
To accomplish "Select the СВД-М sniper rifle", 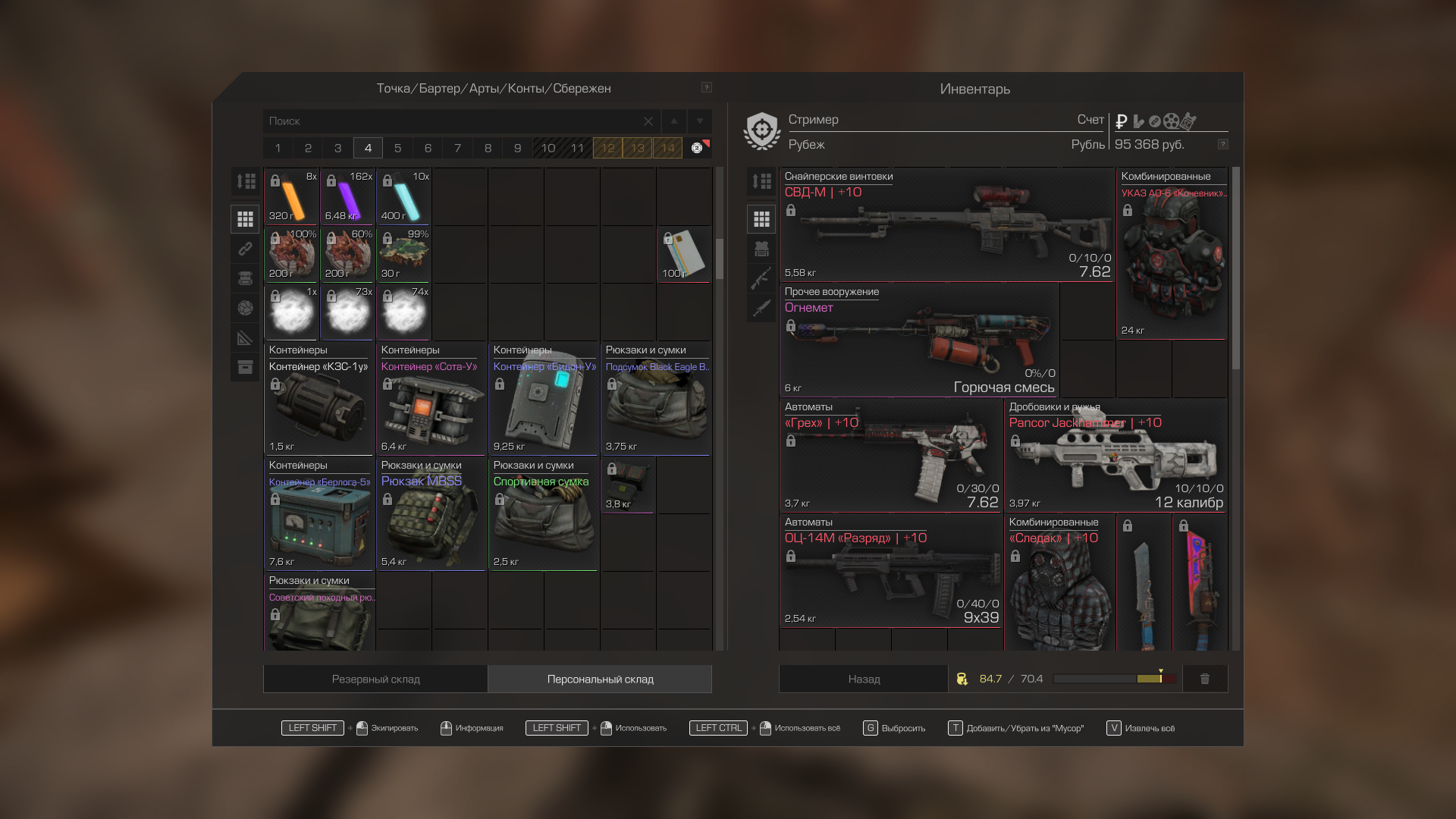I will coord(946,226).
